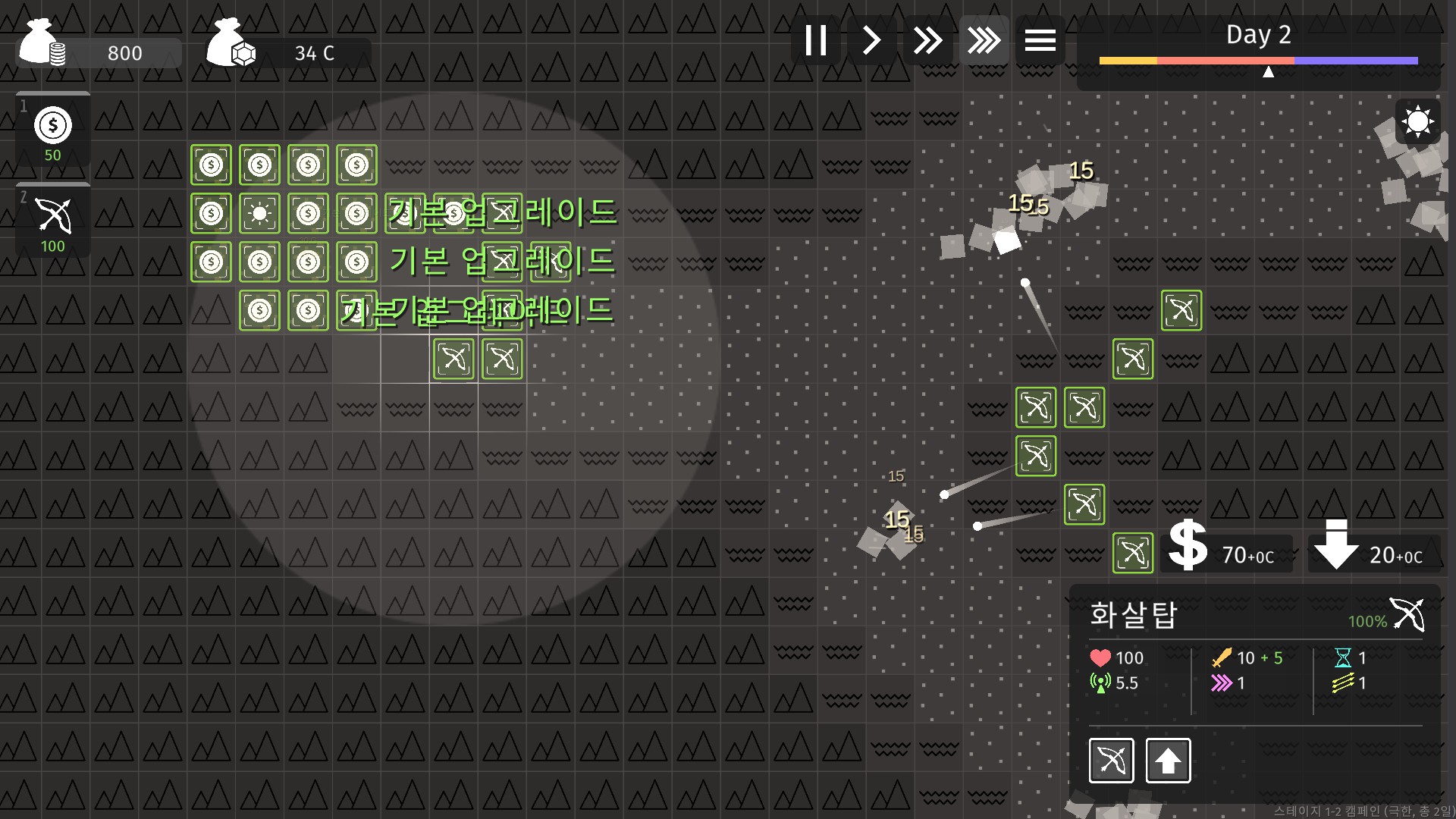Choose the arrow tower build slot
Image resolution: width=1456 pixels, height=819 pixels.
coord(53,221)
